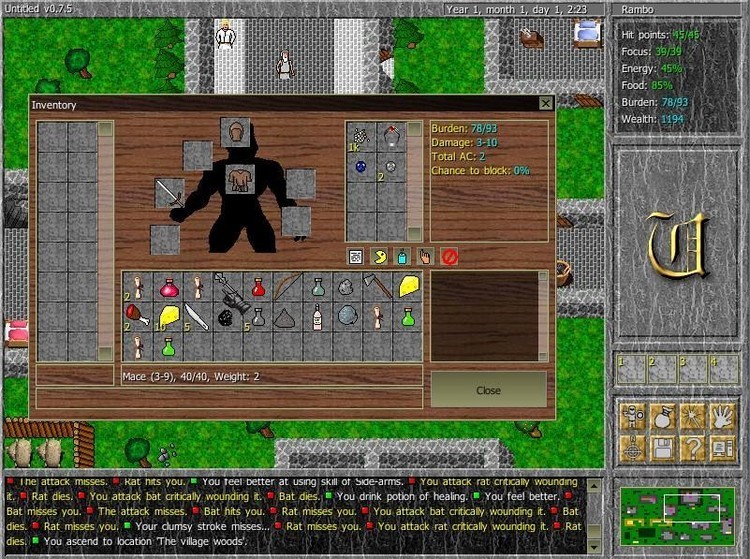This screenshot has width=750, height=559.
Task: Open the sack bag button
Action: point(662,416)
